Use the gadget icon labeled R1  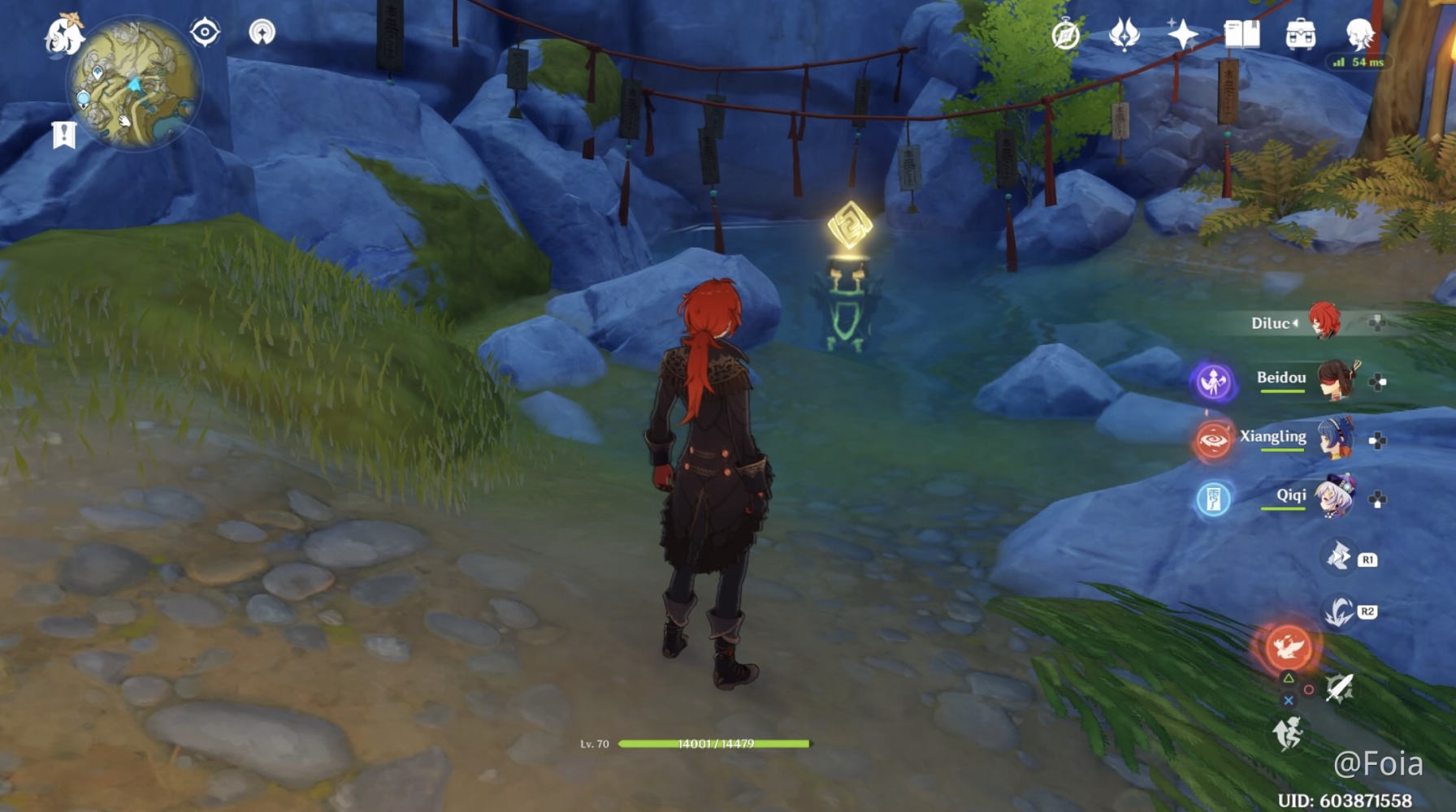[1339, 557]
